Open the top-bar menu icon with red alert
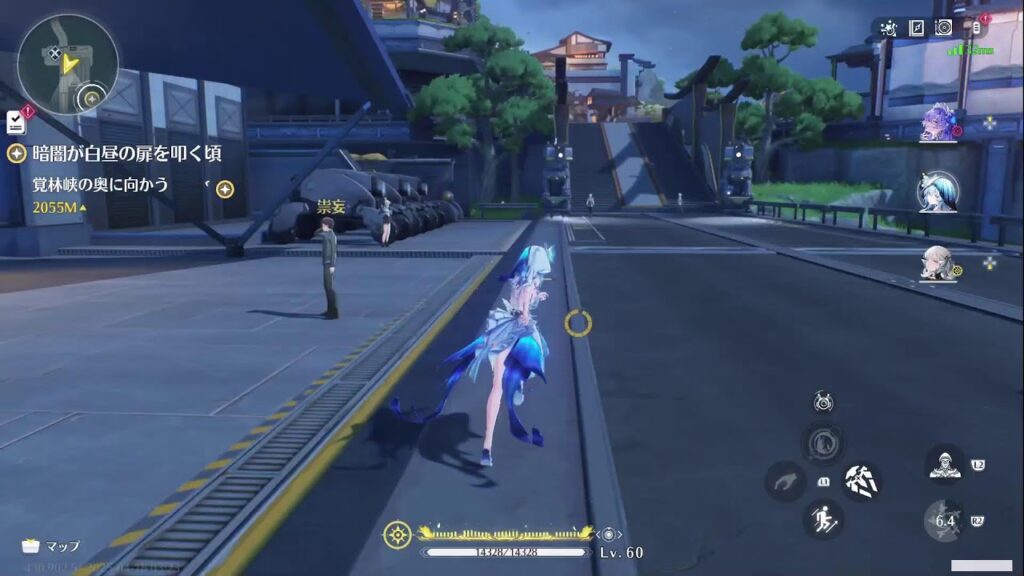 tap(975, 26)
